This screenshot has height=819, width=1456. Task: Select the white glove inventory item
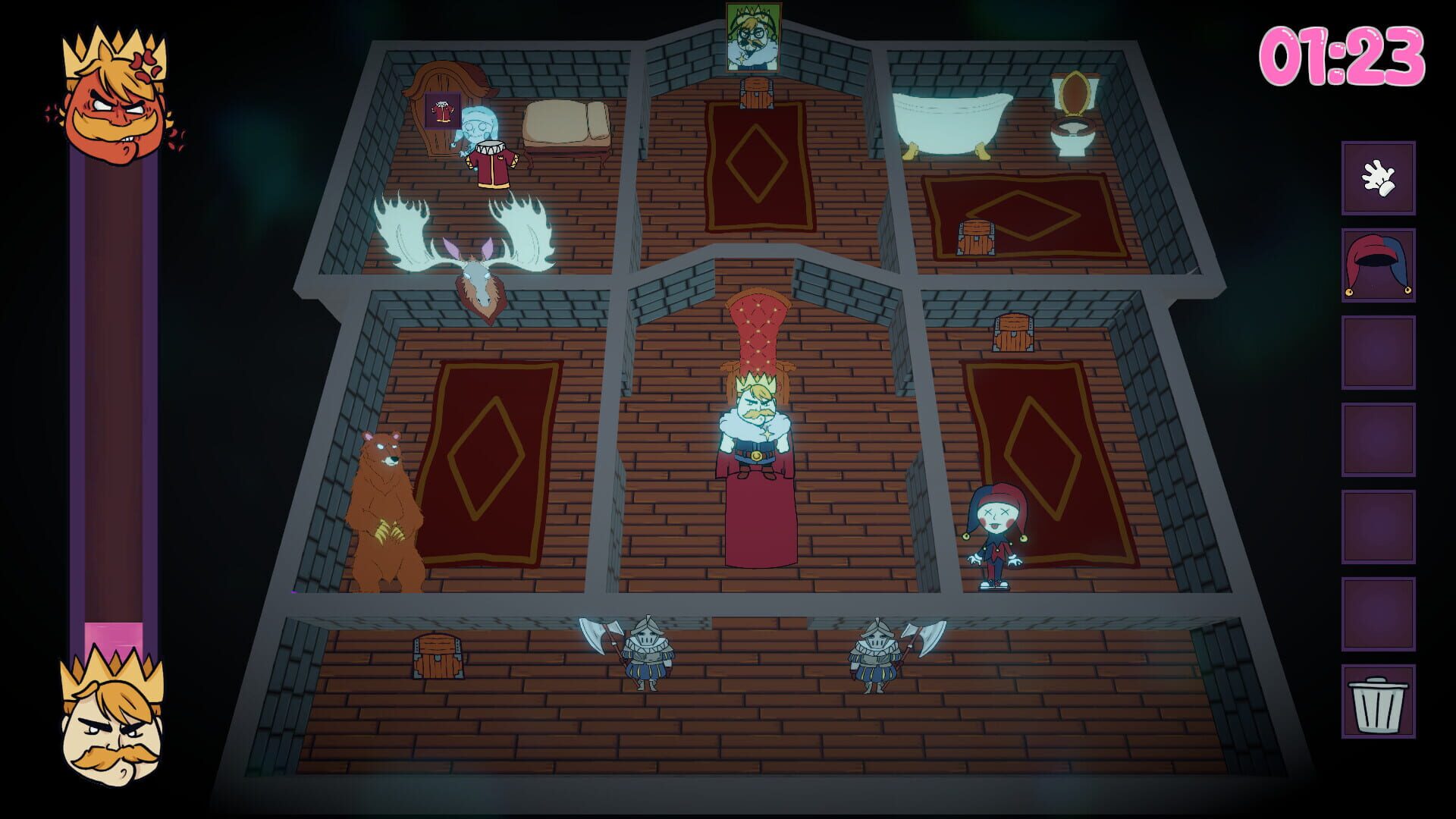click(1378, 179)
